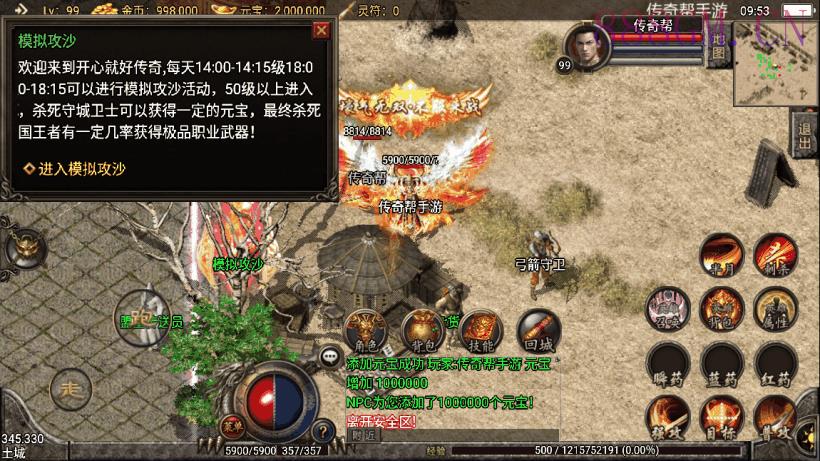Close the 模拟攻沙 dialog window

[x=321, y=30]
